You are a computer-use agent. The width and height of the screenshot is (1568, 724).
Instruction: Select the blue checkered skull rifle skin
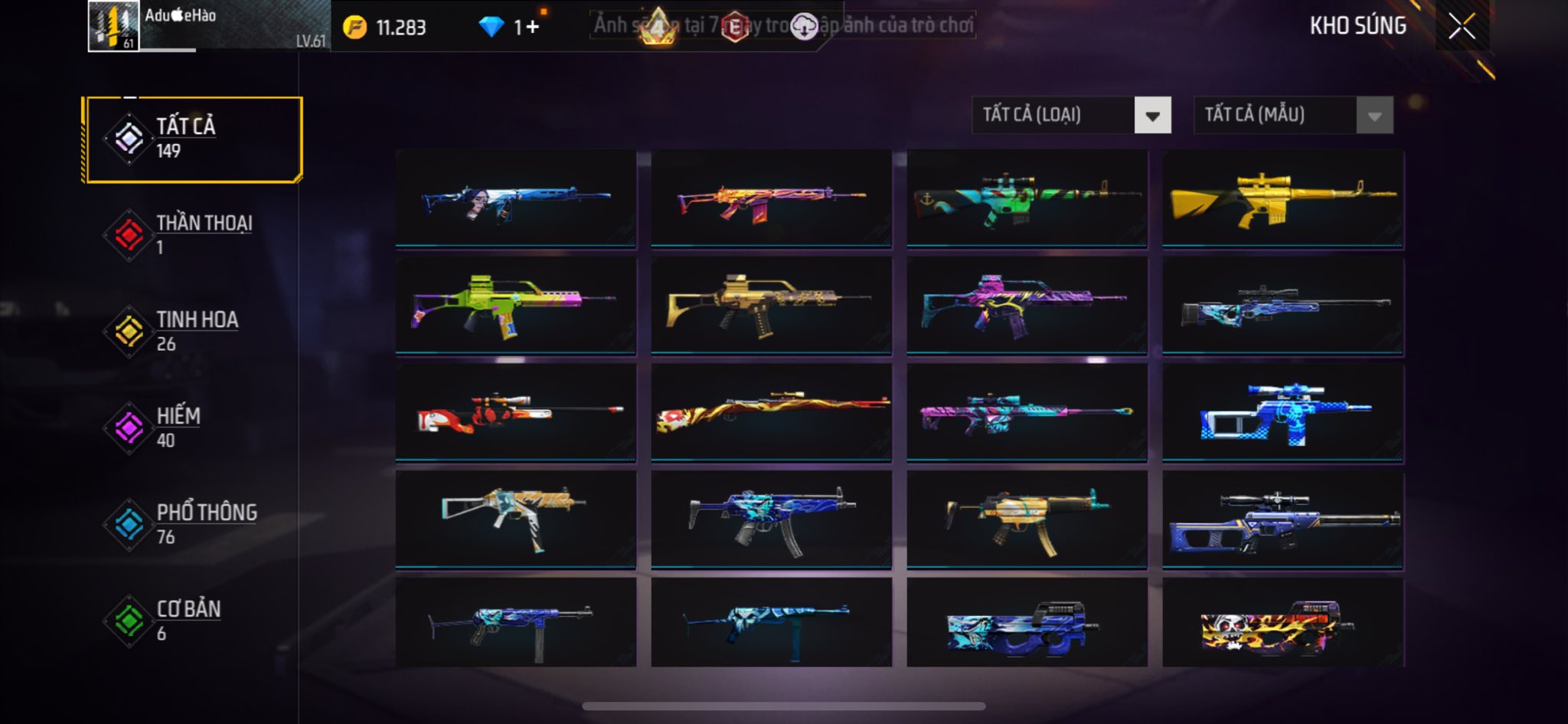(1282, 413)
